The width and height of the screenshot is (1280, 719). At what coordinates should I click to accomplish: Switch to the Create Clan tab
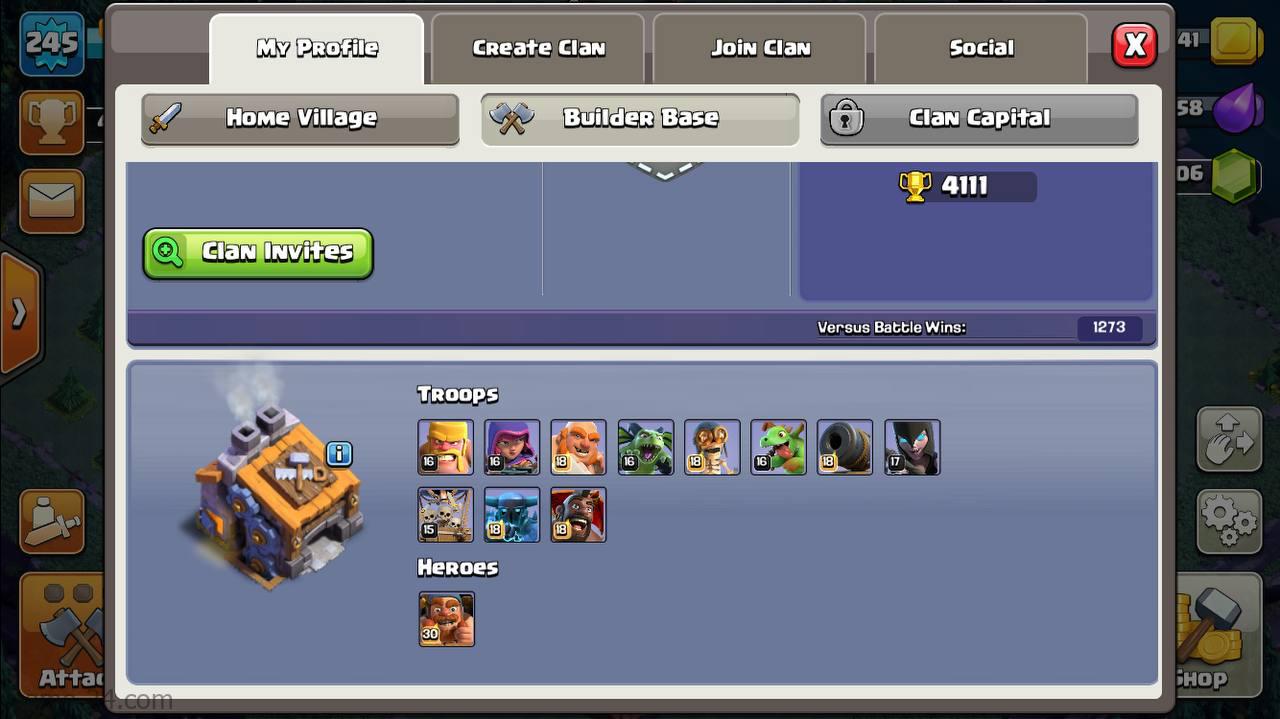coord(538,48)
